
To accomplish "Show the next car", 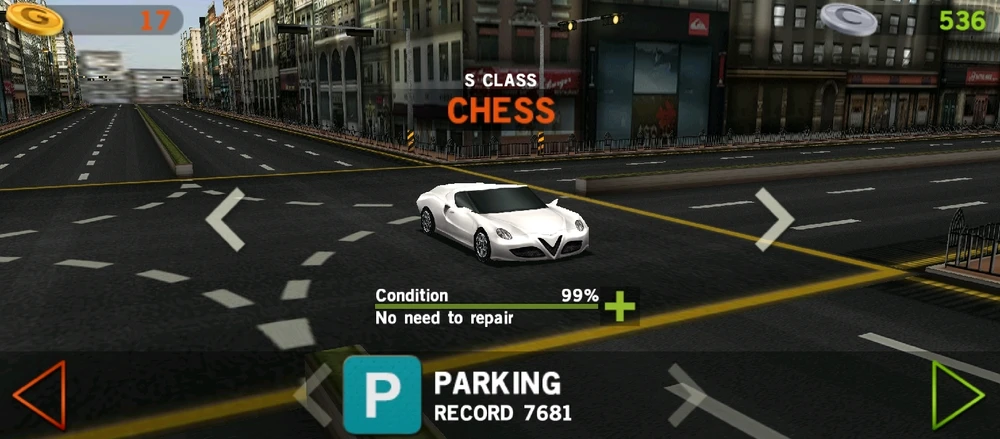I will pos(774,219).
